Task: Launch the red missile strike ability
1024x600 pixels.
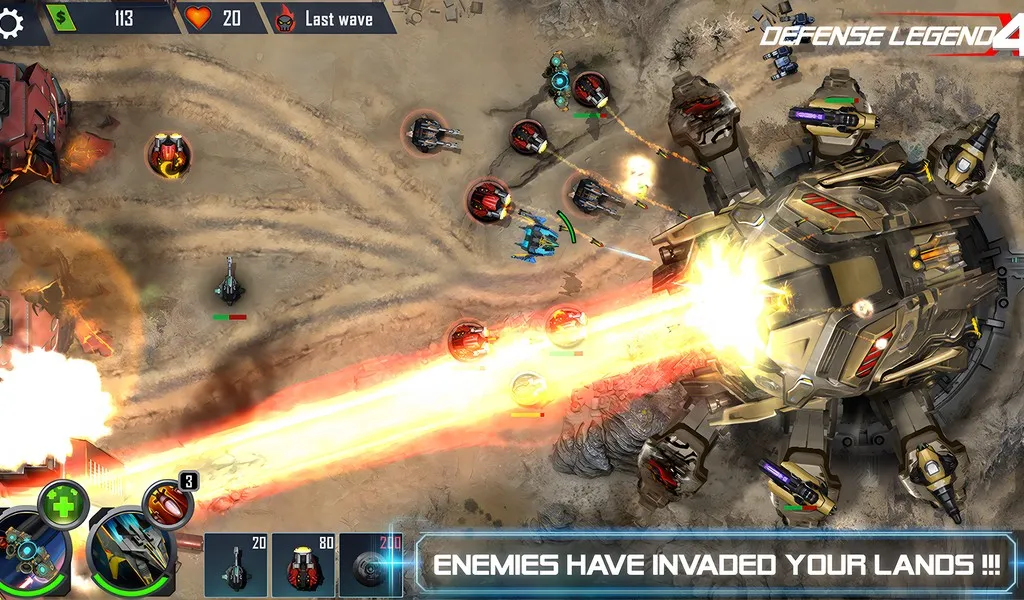Action: tap(166, 503)
